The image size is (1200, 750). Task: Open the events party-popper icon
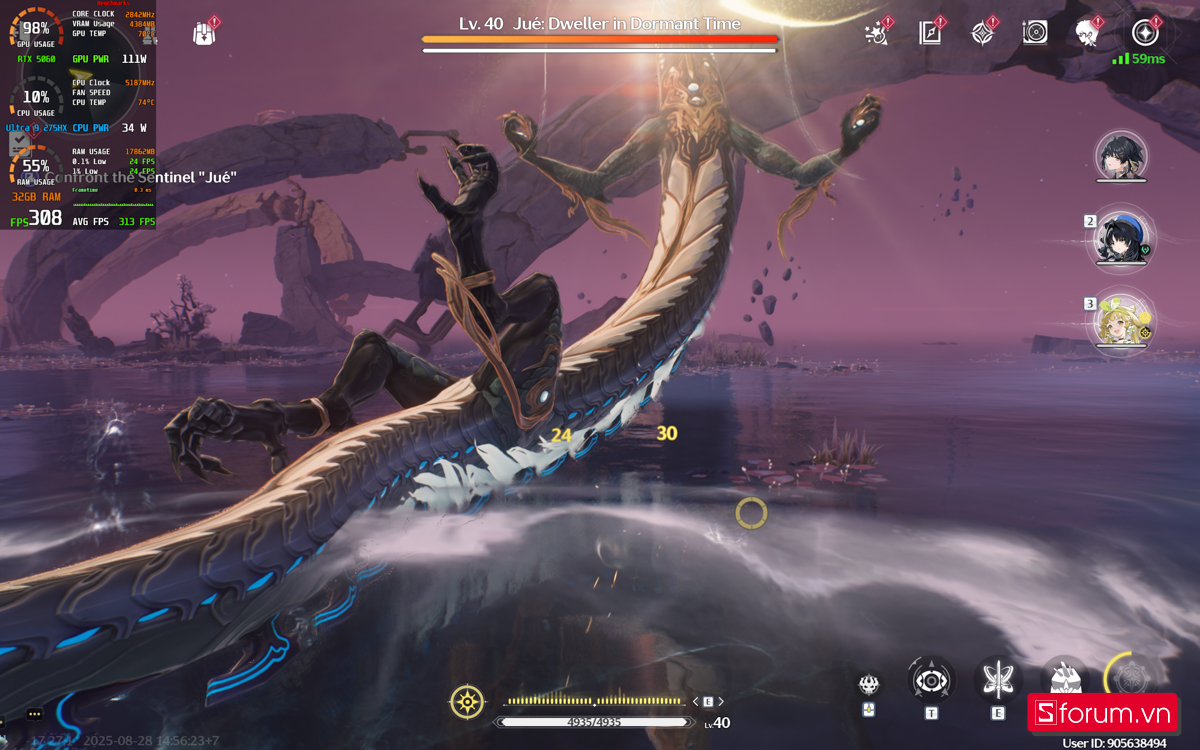(877, 32)
